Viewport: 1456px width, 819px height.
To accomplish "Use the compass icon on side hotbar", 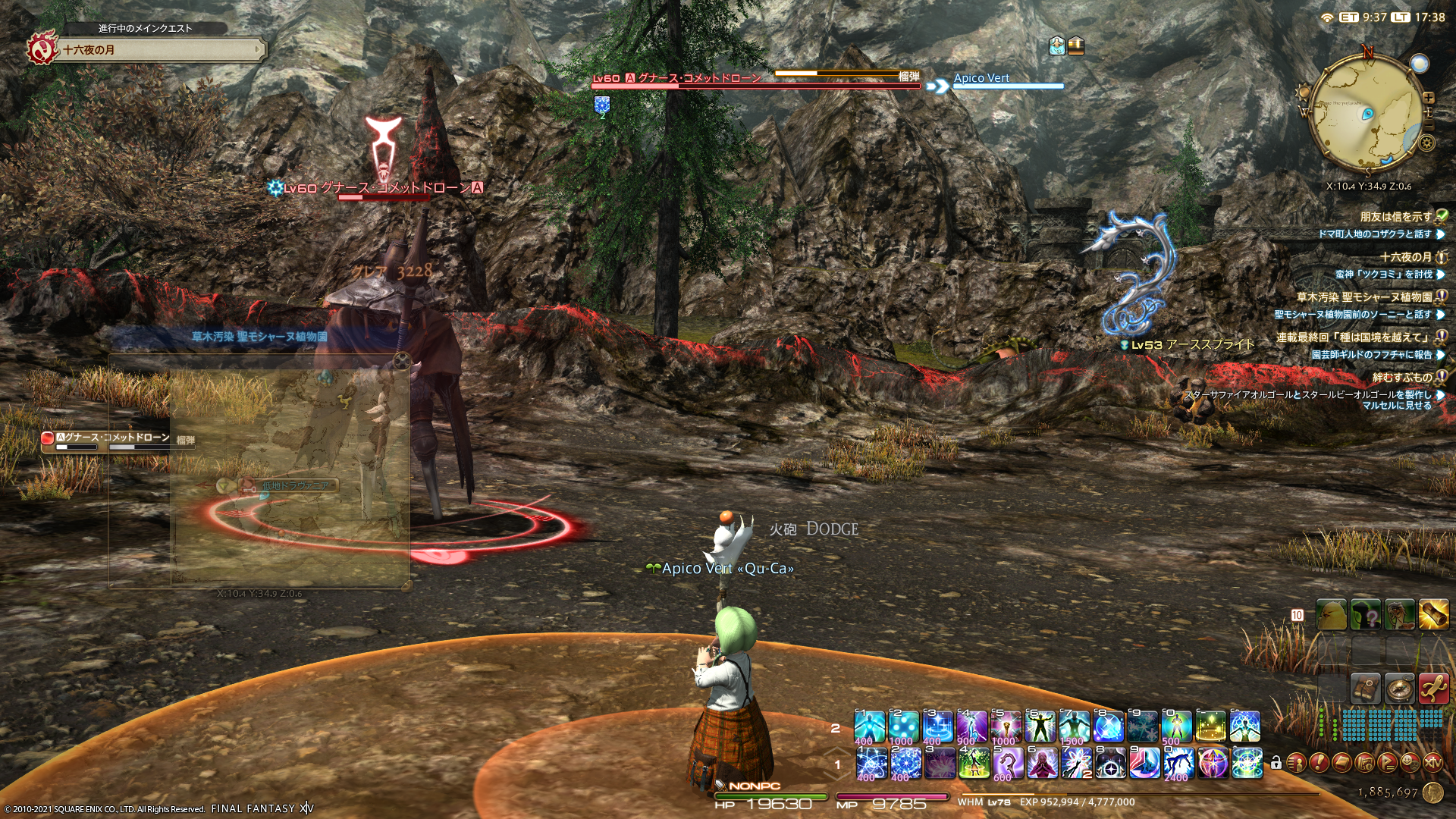I will 1399,688.
